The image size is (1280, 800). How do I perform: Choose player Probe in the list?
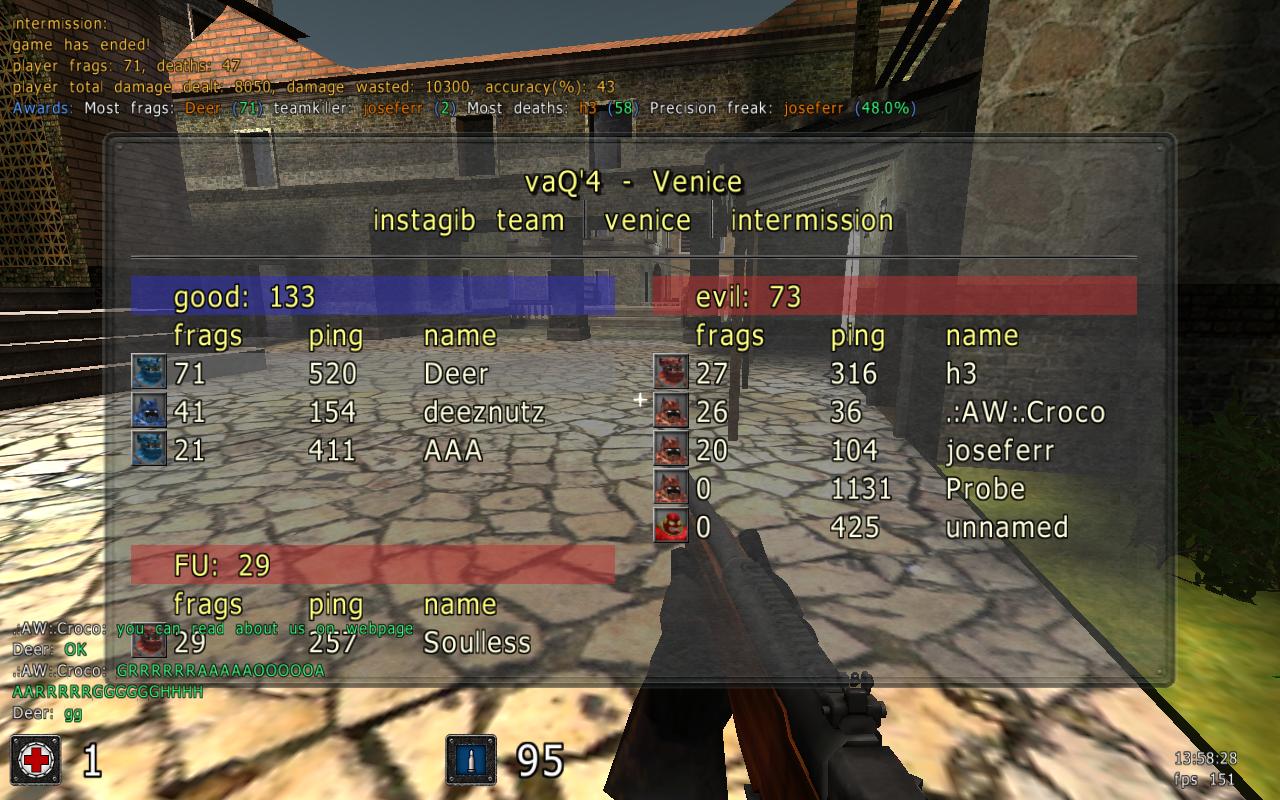click(x=985, y=489)
